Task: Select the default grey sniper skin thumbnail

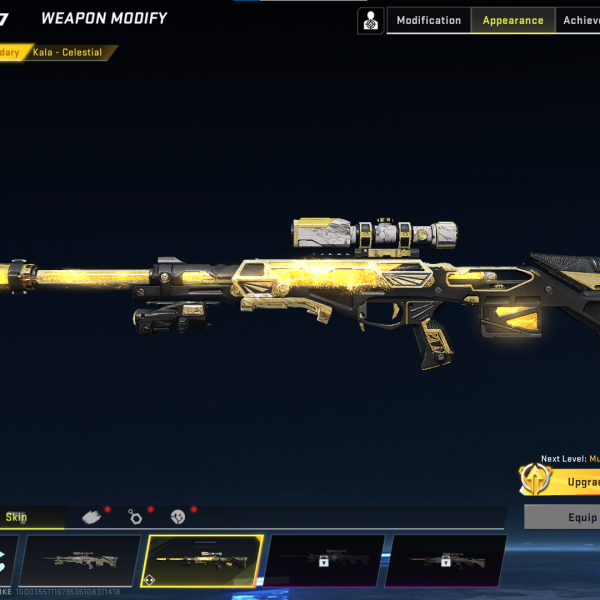Action: click(80, 560)
